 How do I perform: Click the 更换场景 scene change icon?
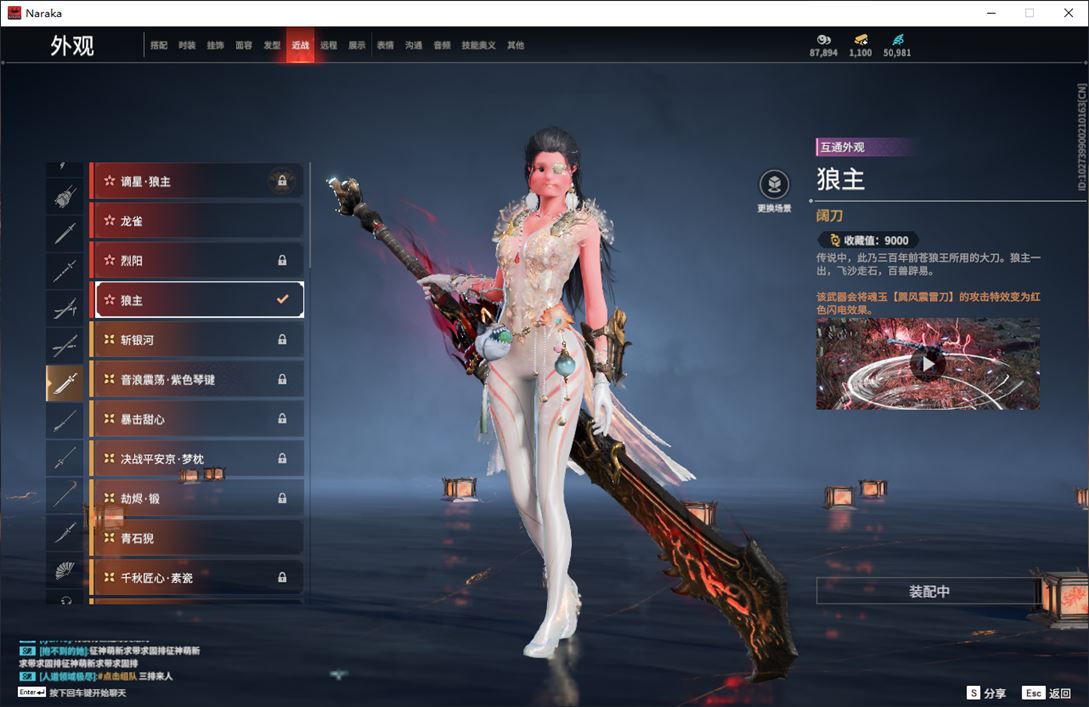(773, 186)
